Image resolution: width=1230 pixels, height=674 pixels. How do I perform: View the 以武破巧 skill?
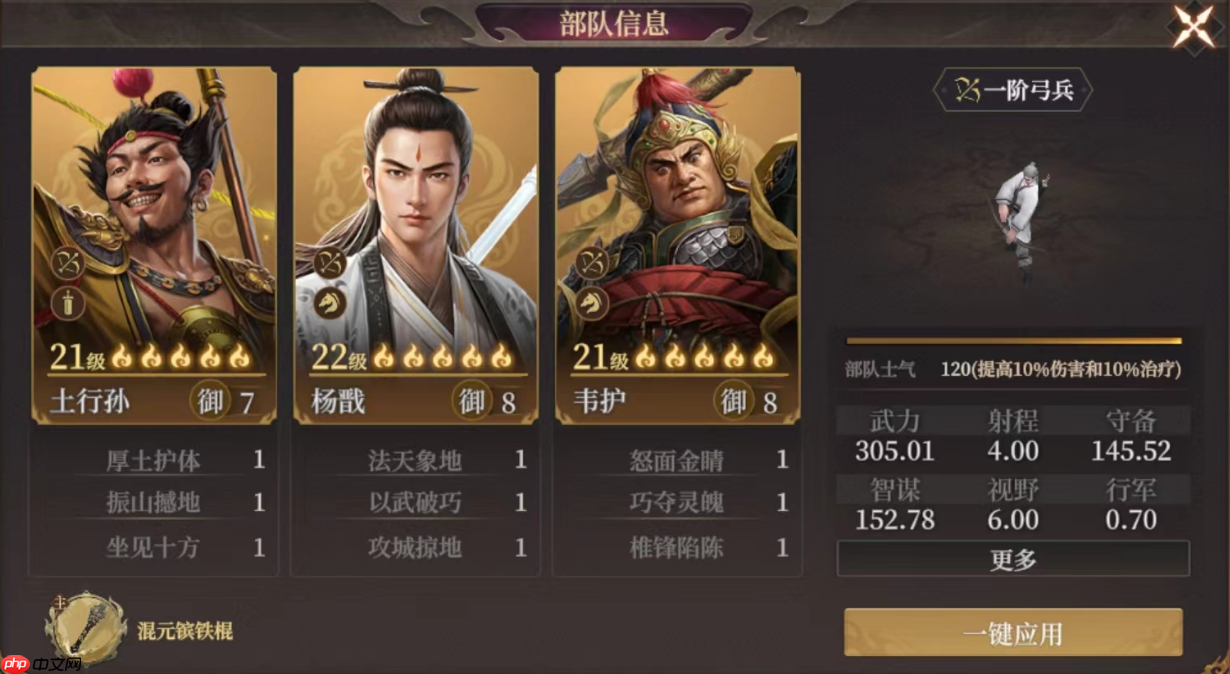tap(415, 503)
